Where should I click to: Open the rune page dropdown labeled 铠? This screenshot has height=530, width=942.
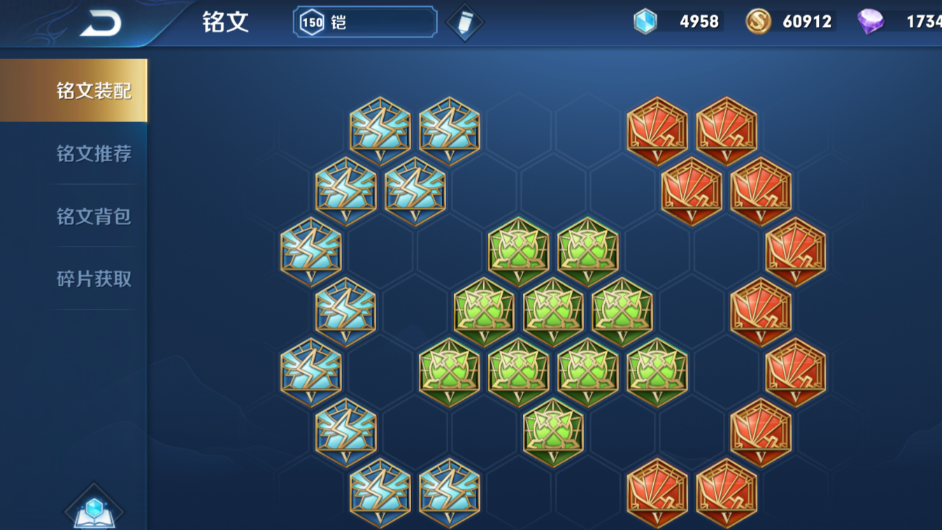pos(365,22)
